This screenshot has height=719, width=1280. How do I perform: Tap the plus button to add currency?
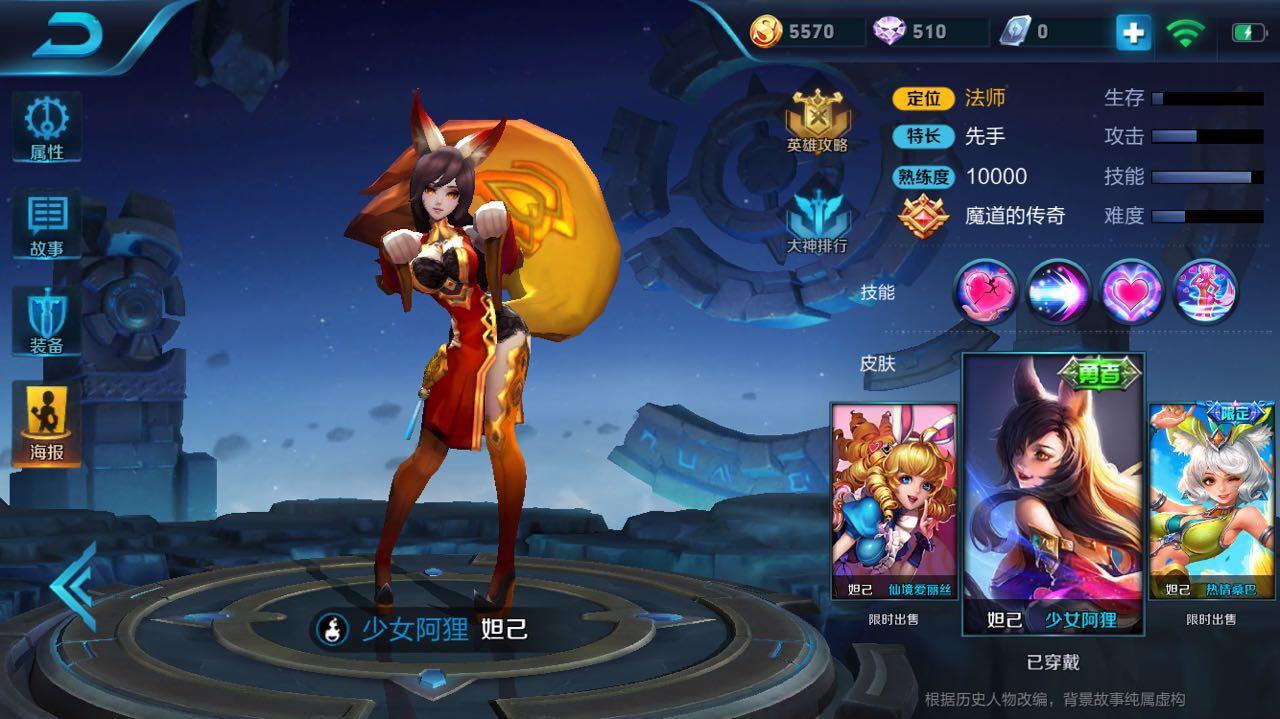1133,32
